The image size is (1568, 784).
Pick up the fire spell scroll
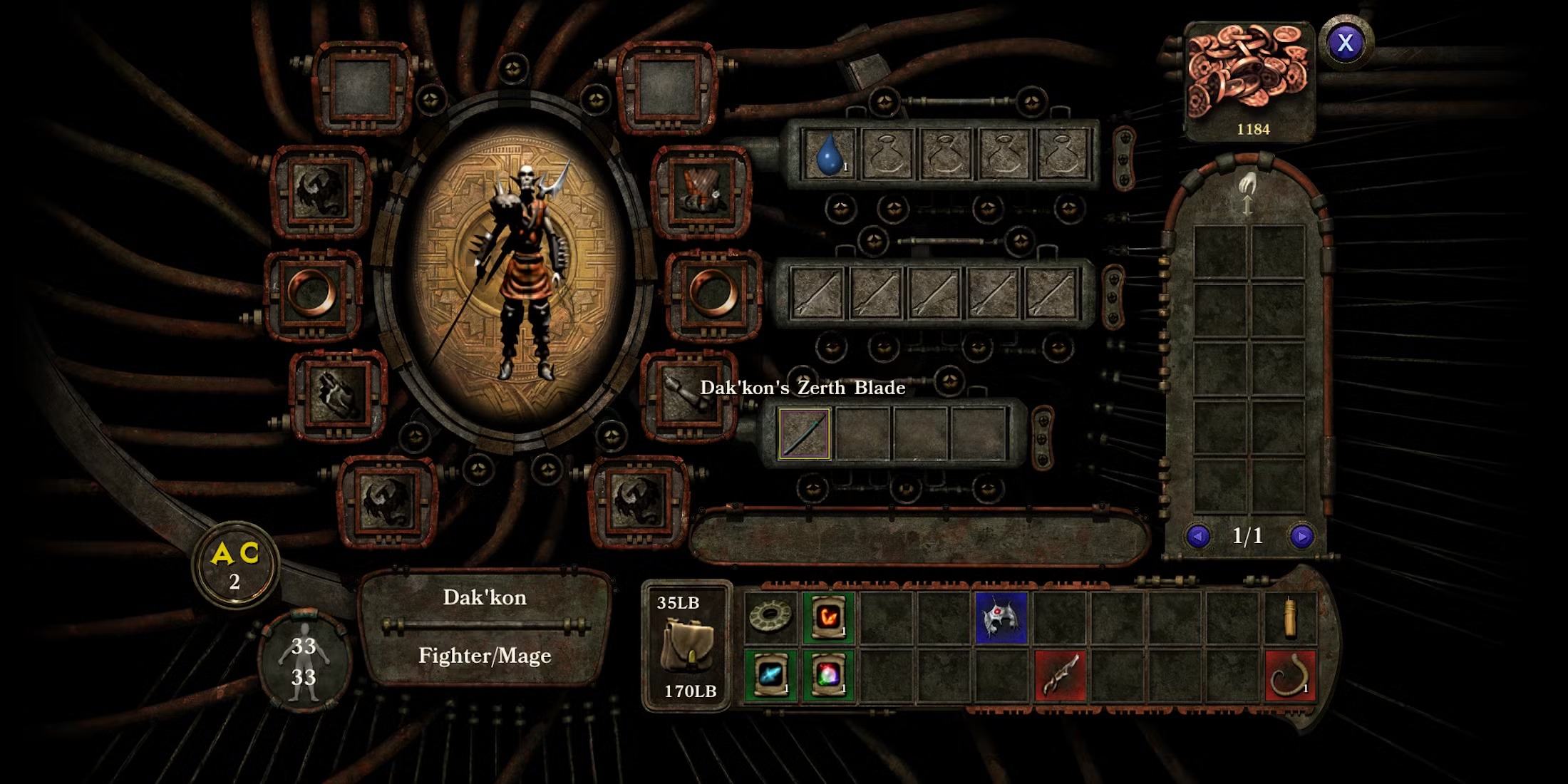click(x=828, y=617)
